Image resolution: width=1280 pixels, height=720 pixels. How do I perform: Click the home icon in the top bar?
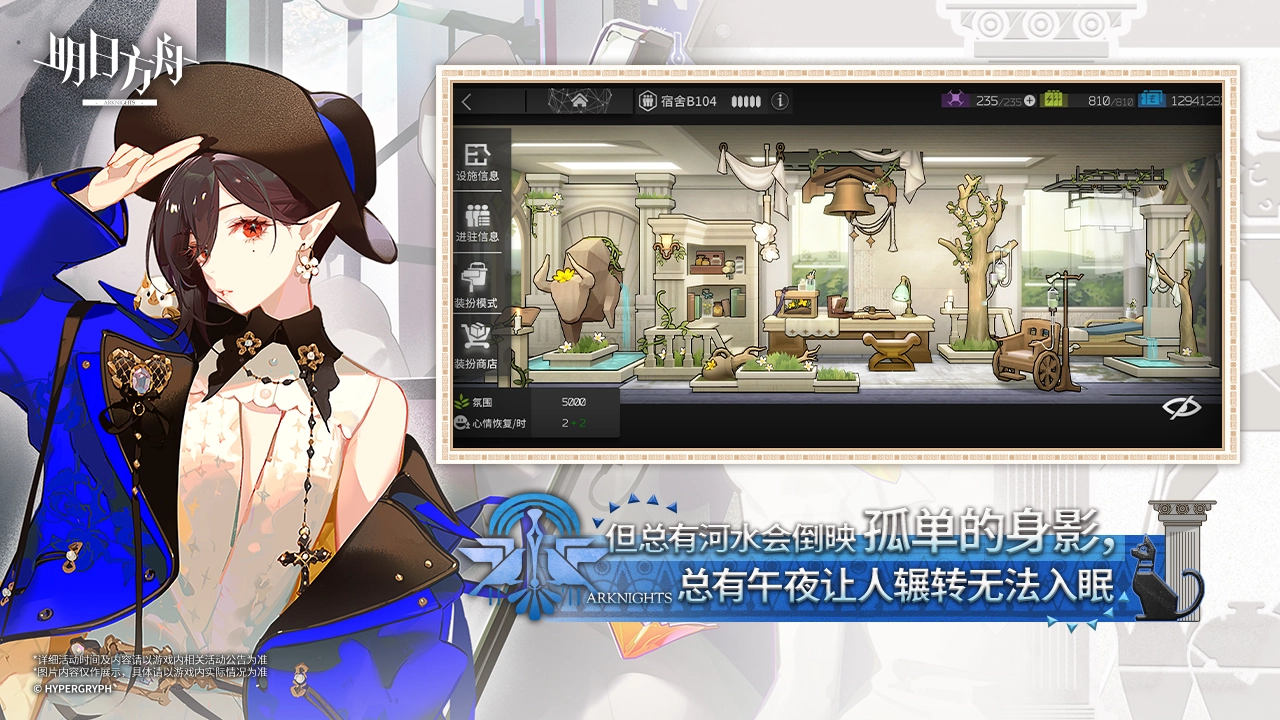(x=579, y=102)
